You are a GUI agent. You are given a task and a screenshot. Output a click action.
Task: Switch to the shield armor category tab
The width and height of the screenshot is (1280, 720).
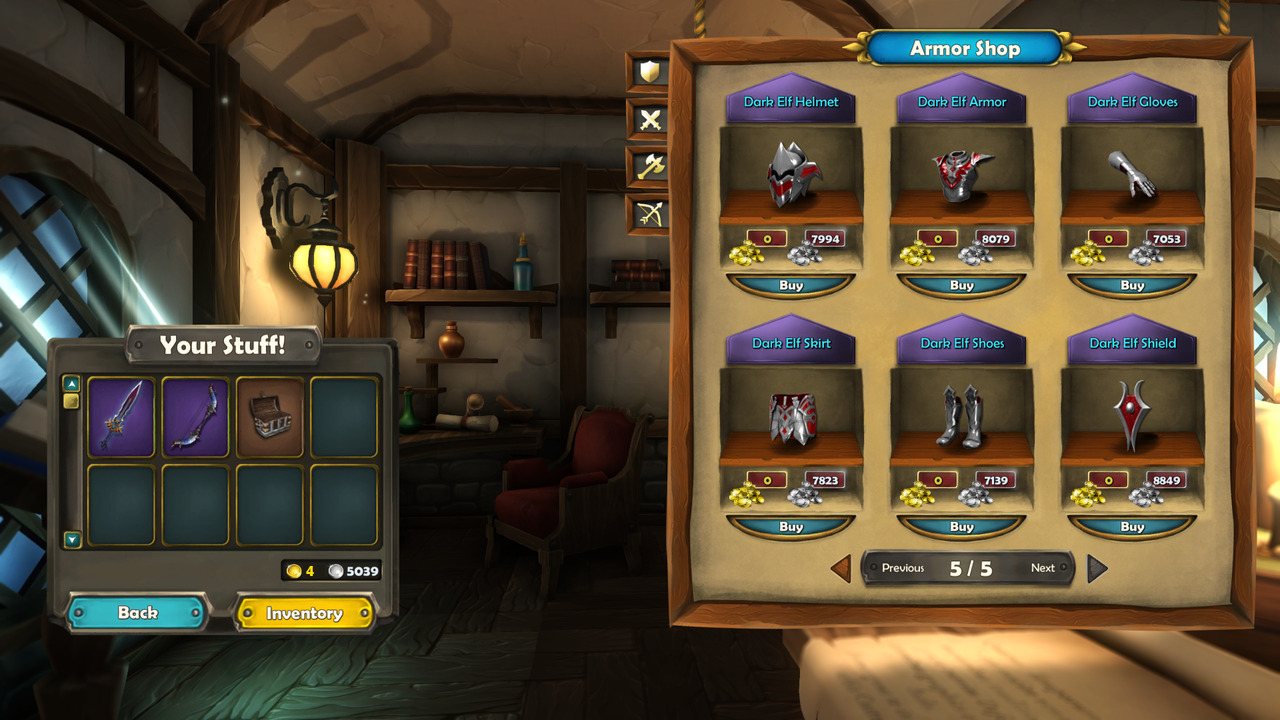click(649, 72)
